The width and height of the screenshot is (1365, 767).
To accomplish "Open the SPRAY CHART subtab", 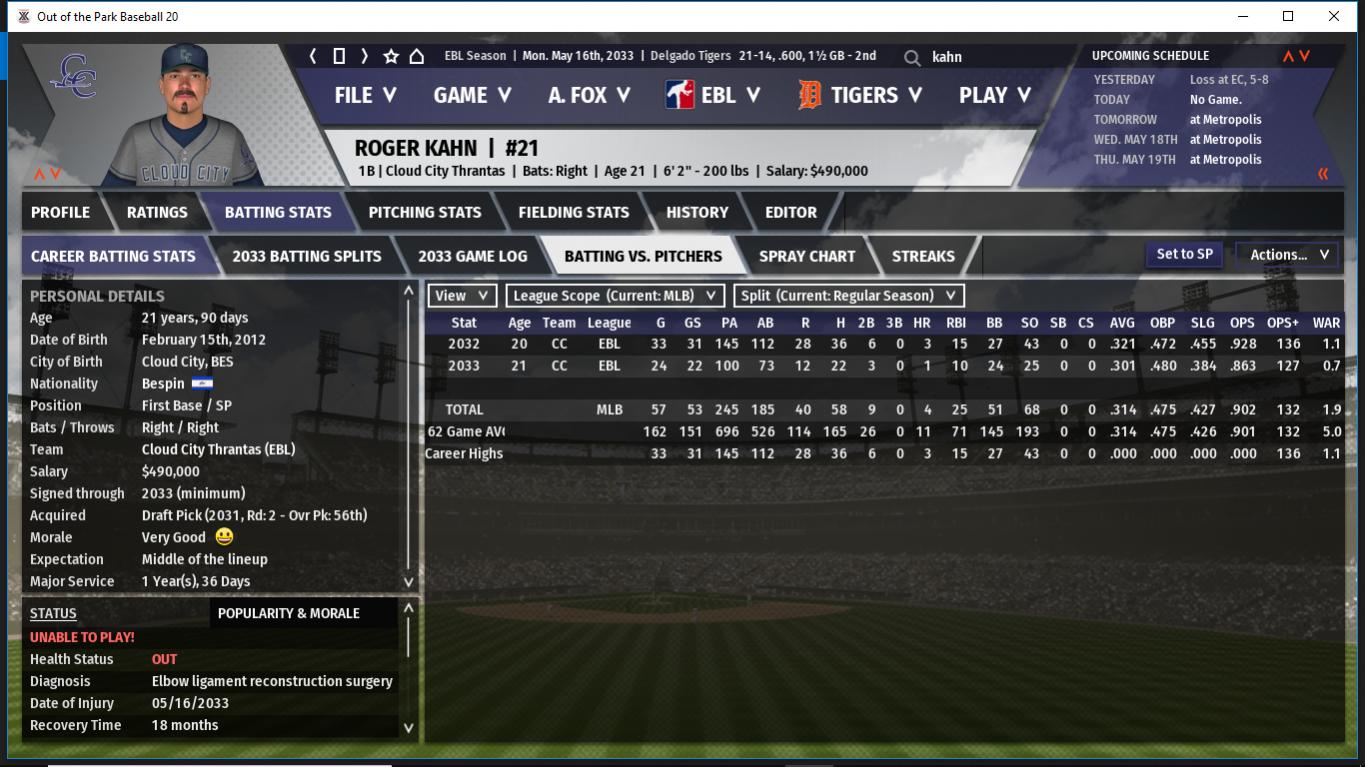I will pyautogui.click(x=807, y=256).
